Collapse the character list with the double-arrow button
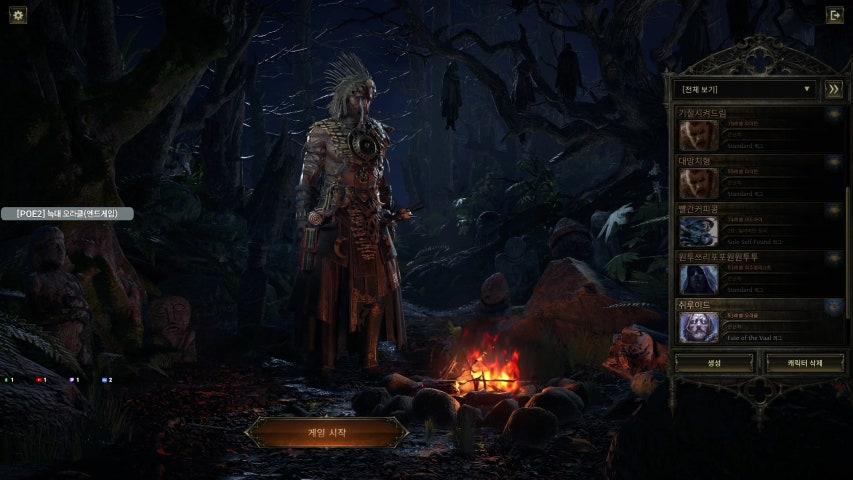The height and width of the screenshot is (480, 853). coord(833,89)
